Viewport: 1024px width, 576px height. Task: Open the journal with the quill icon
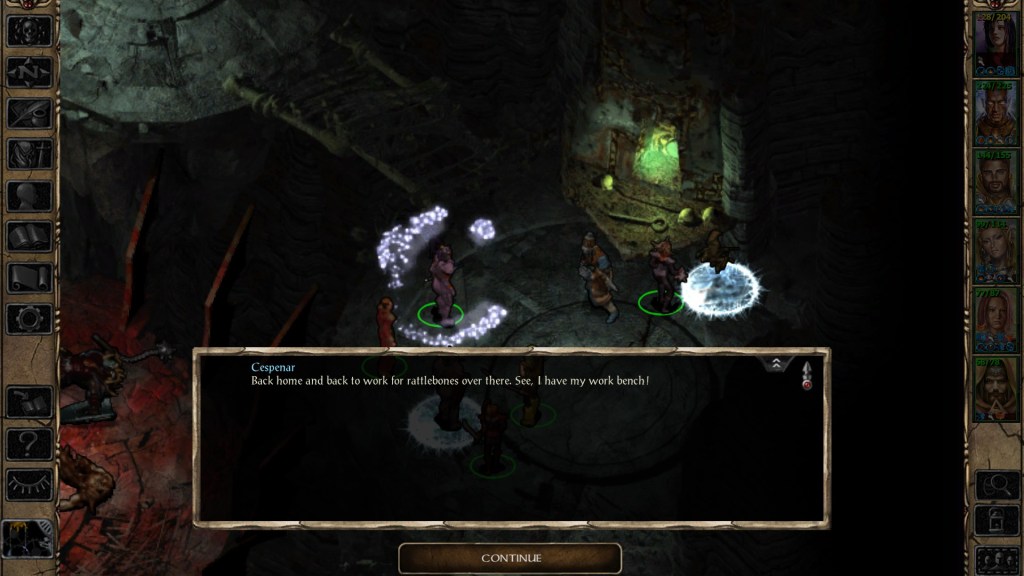(x=29, y=113)
